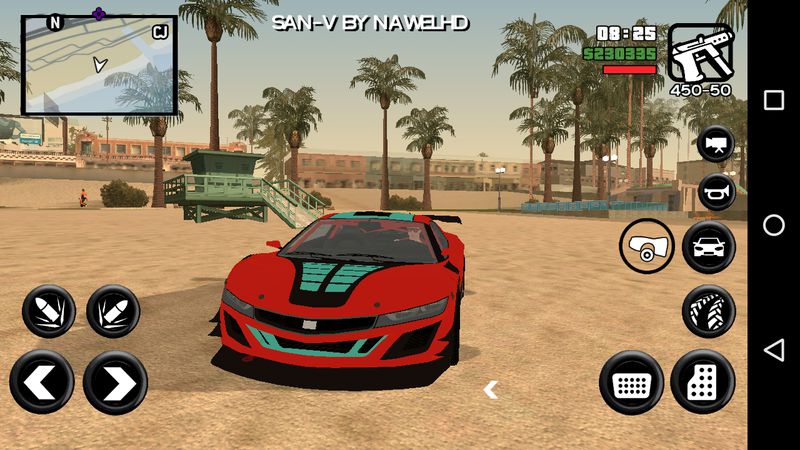This screenshot has width=800, height=450.
Task: Steer right with the right arrow button
Action: (x=115, y=382)
